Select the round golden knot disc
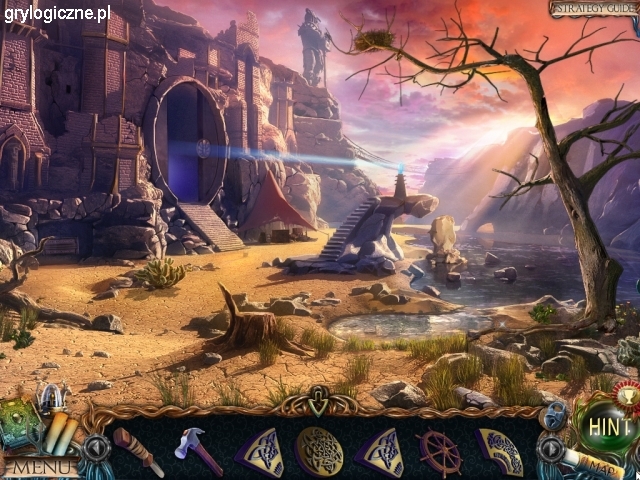The height and width of the screenshot is (480, 640). (320, 452)
